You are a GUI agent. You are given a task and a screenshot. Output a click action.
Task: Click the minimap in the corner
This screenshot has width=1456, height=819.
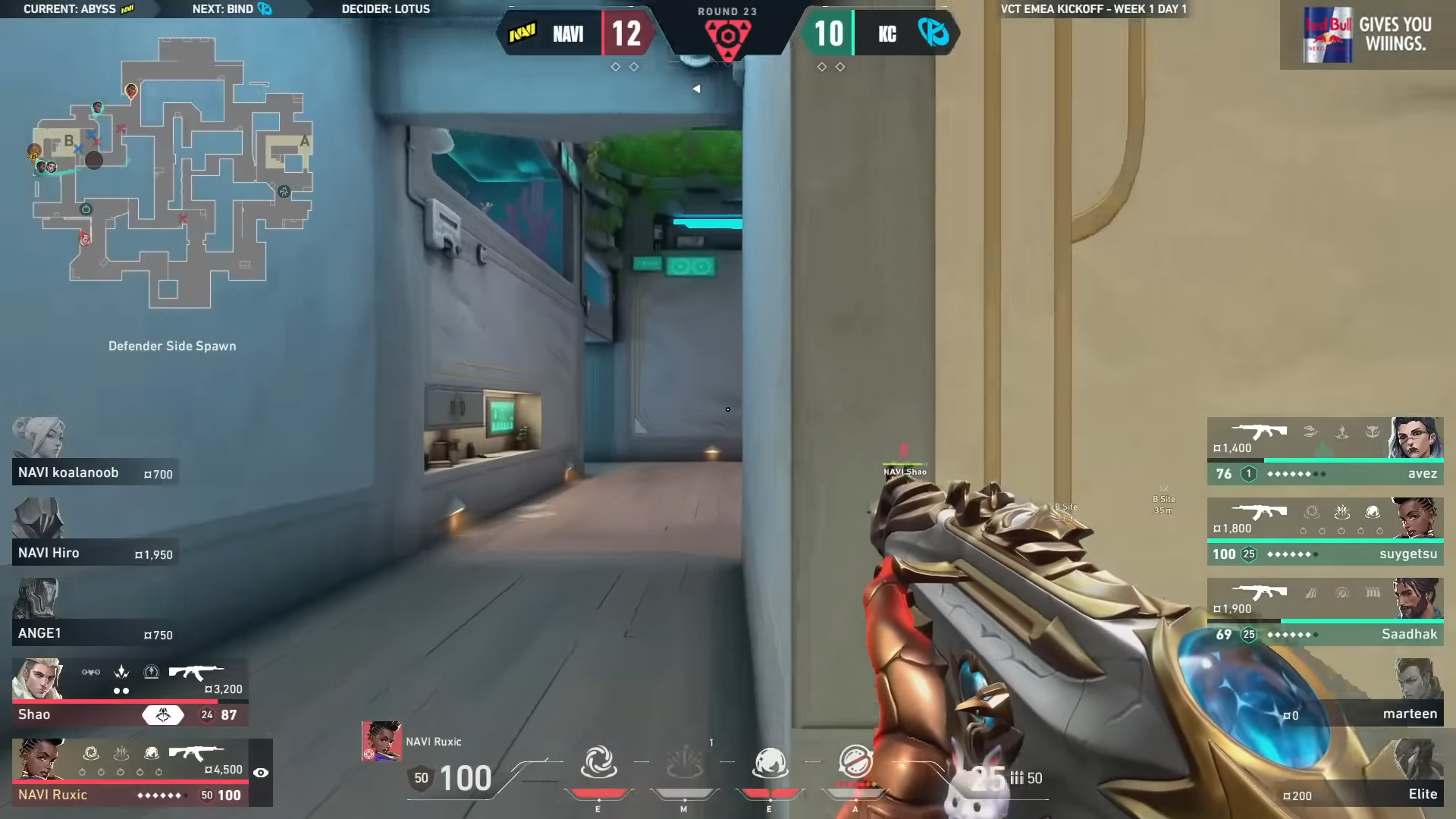coord(172,173)
